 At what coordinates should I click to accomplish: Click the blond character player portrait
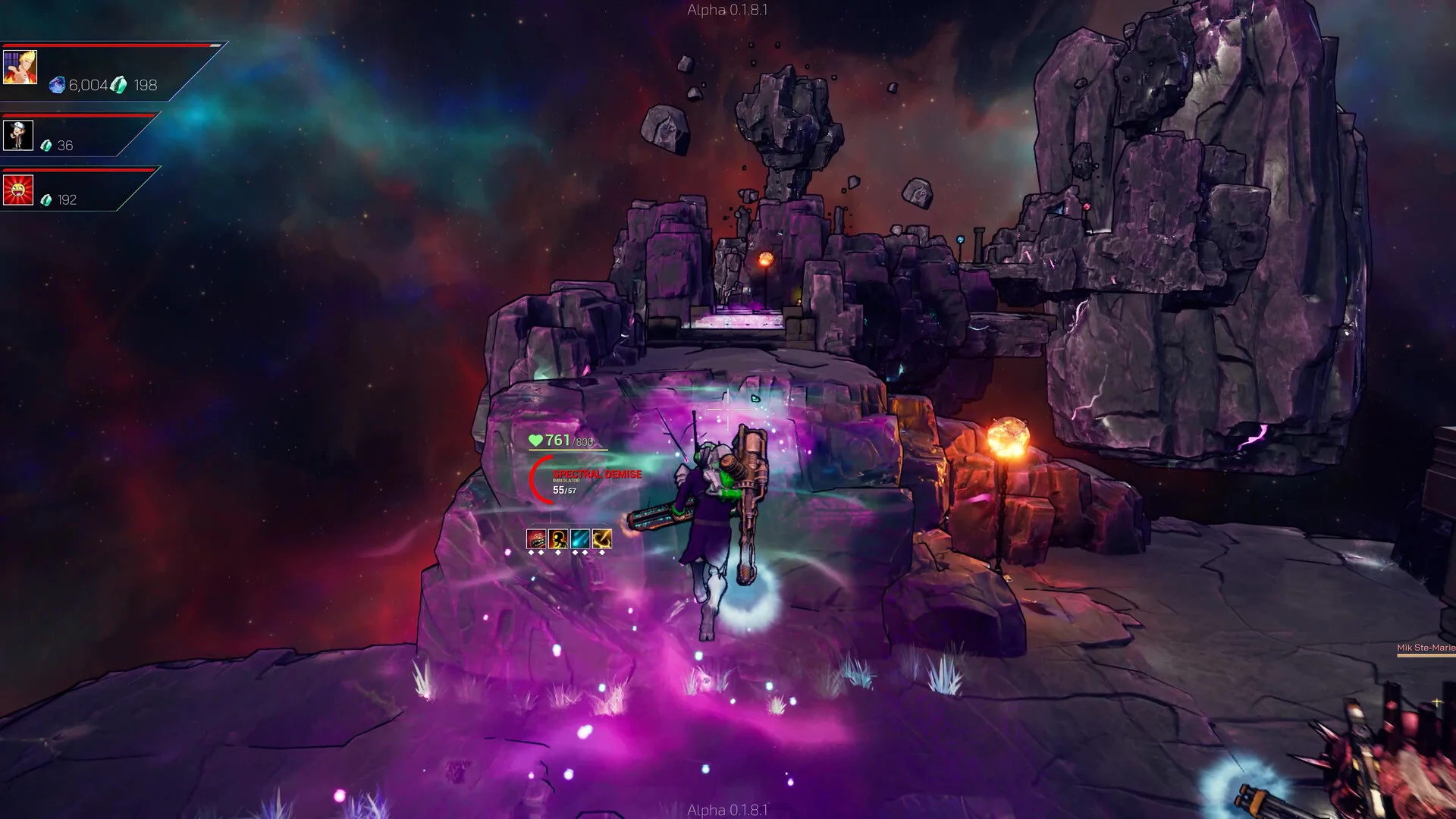click(20, 67)
